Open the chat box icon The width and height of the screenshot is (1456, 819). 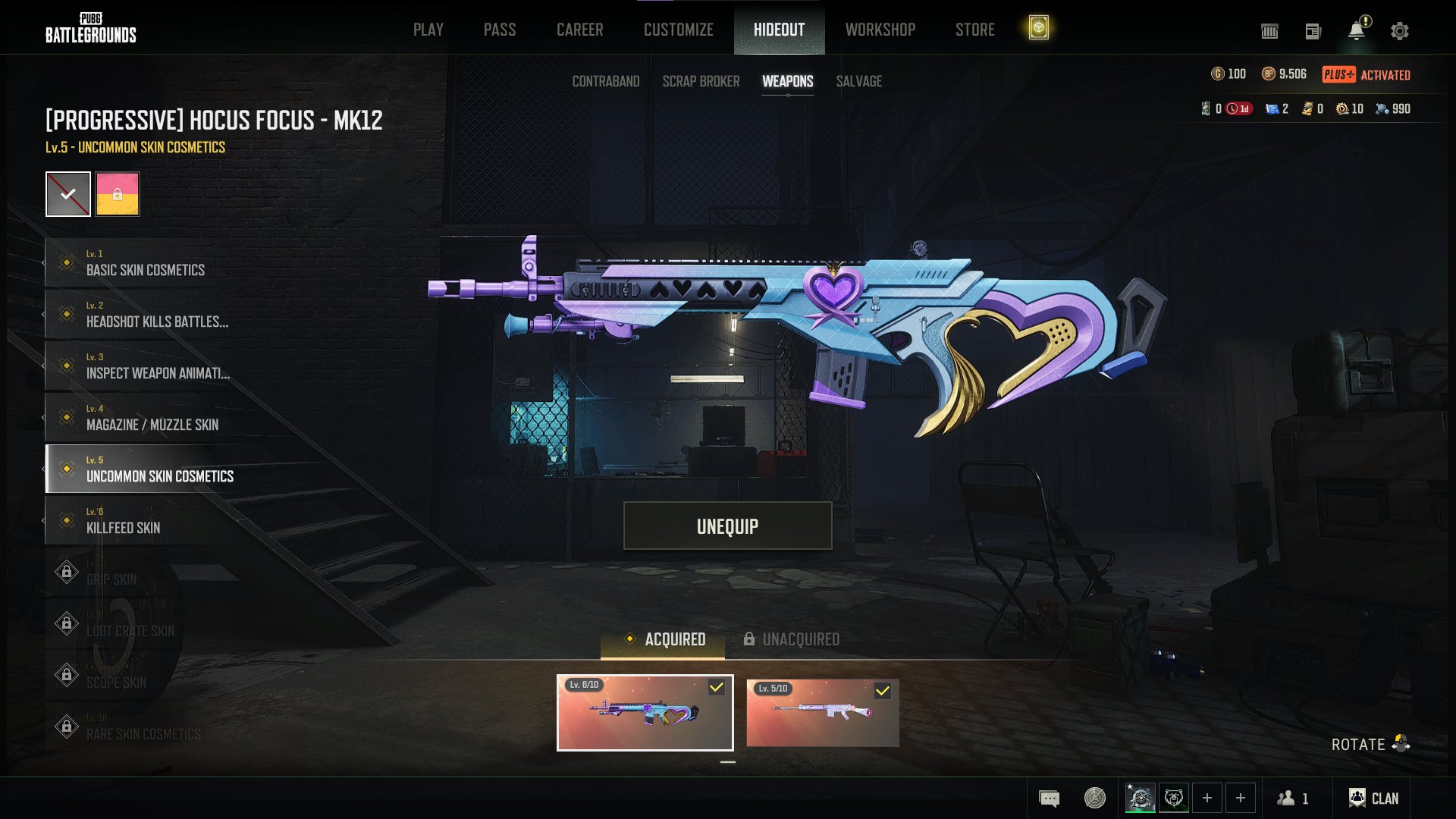tap(1049, 798)
